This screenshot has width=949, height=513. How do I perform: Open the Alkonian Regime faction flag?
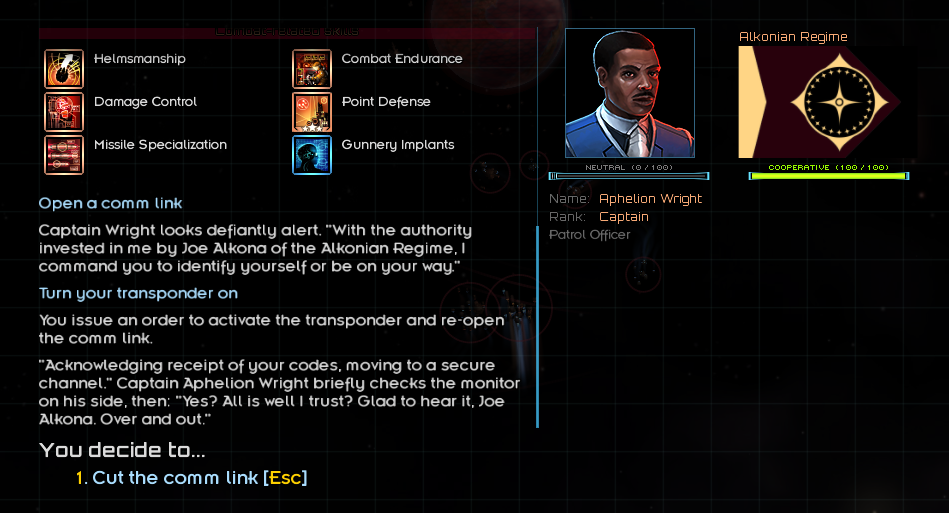(x=819, y=102)
